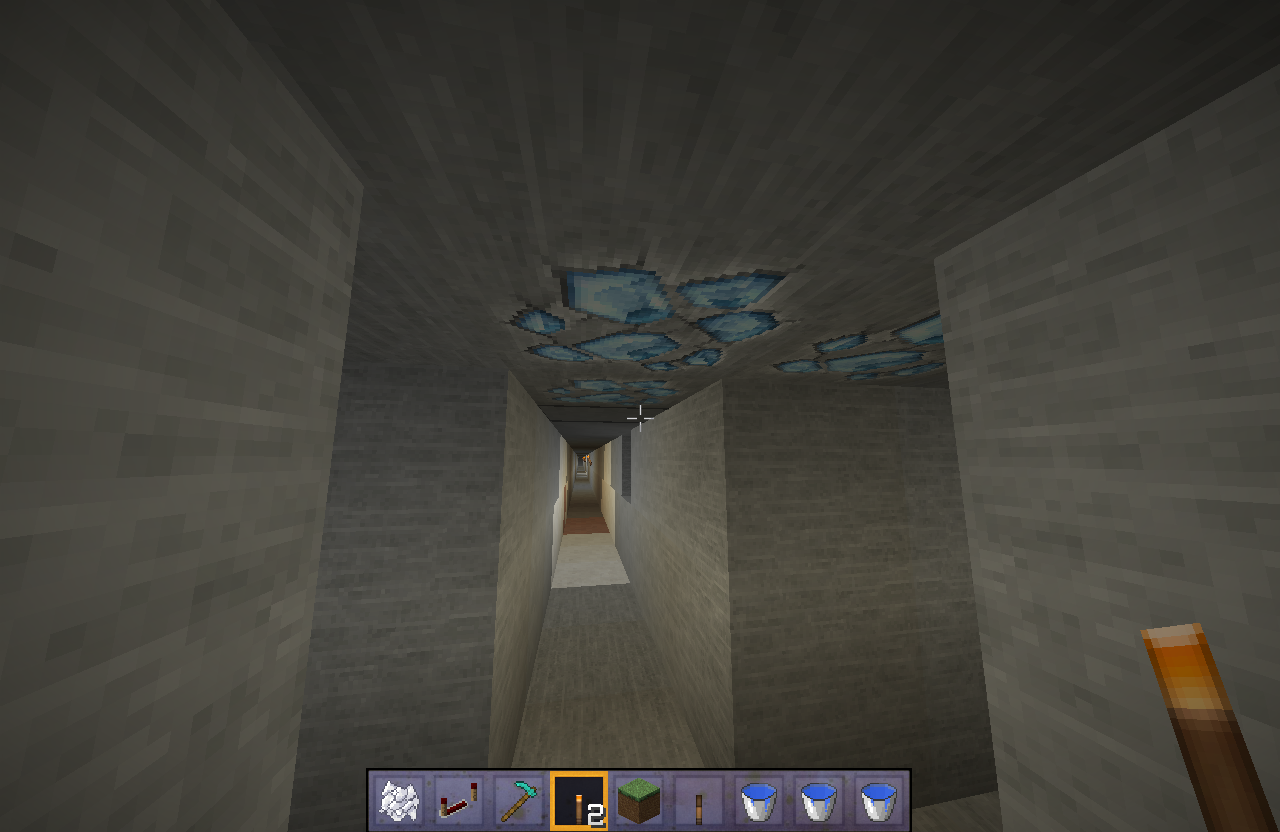The height and width of the screenshot is (832, 1280).
Task: Select the grass block in the hotbar
Action: coord(637,797)
